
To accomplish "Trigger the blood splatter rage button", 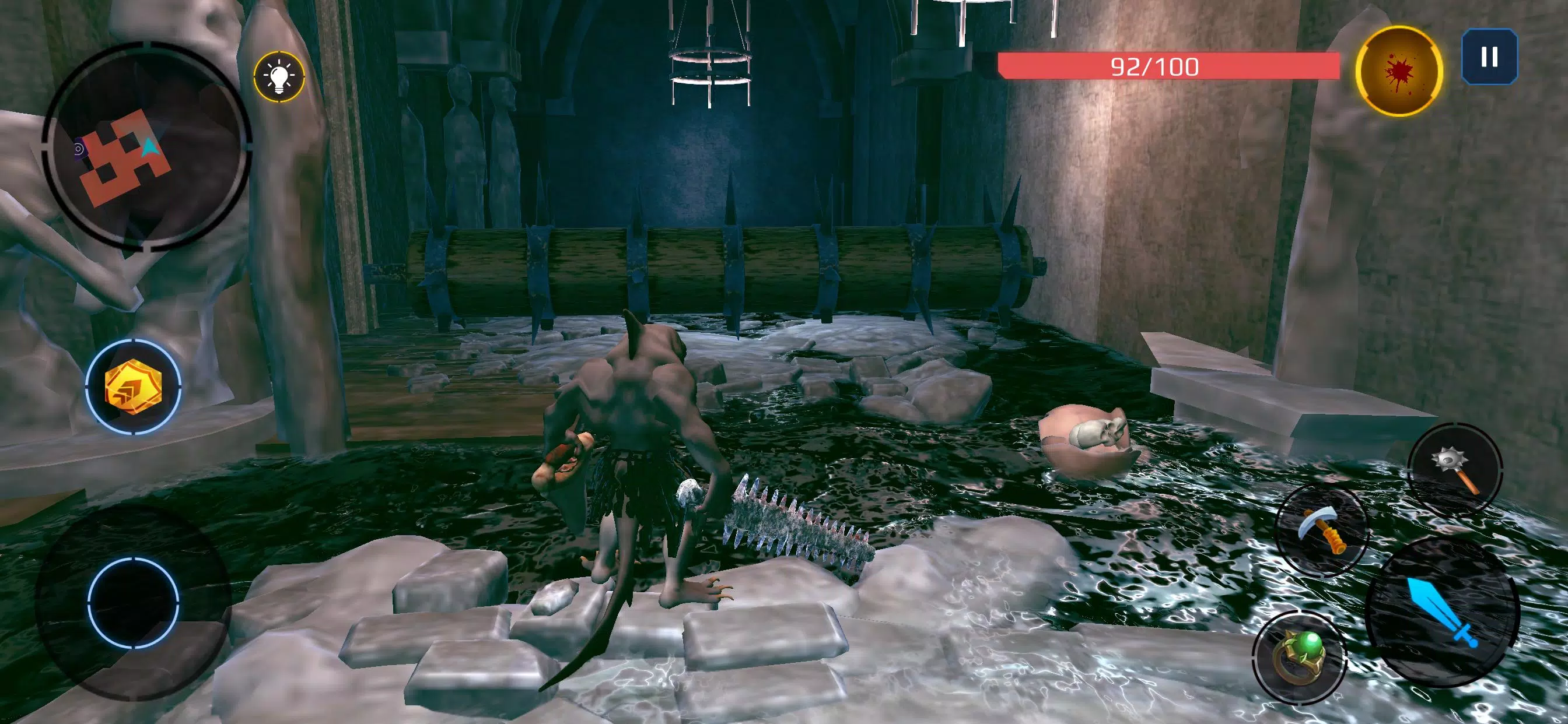I will pyautogui.click(x=1399, y=71).
